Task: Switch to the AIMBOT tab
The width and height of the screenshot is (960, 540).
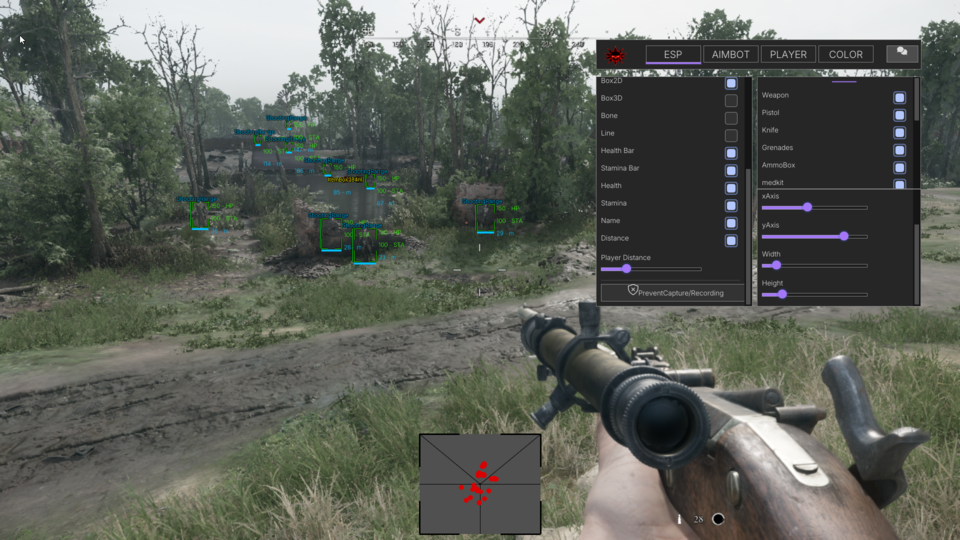Action: [x=730, y=54]
